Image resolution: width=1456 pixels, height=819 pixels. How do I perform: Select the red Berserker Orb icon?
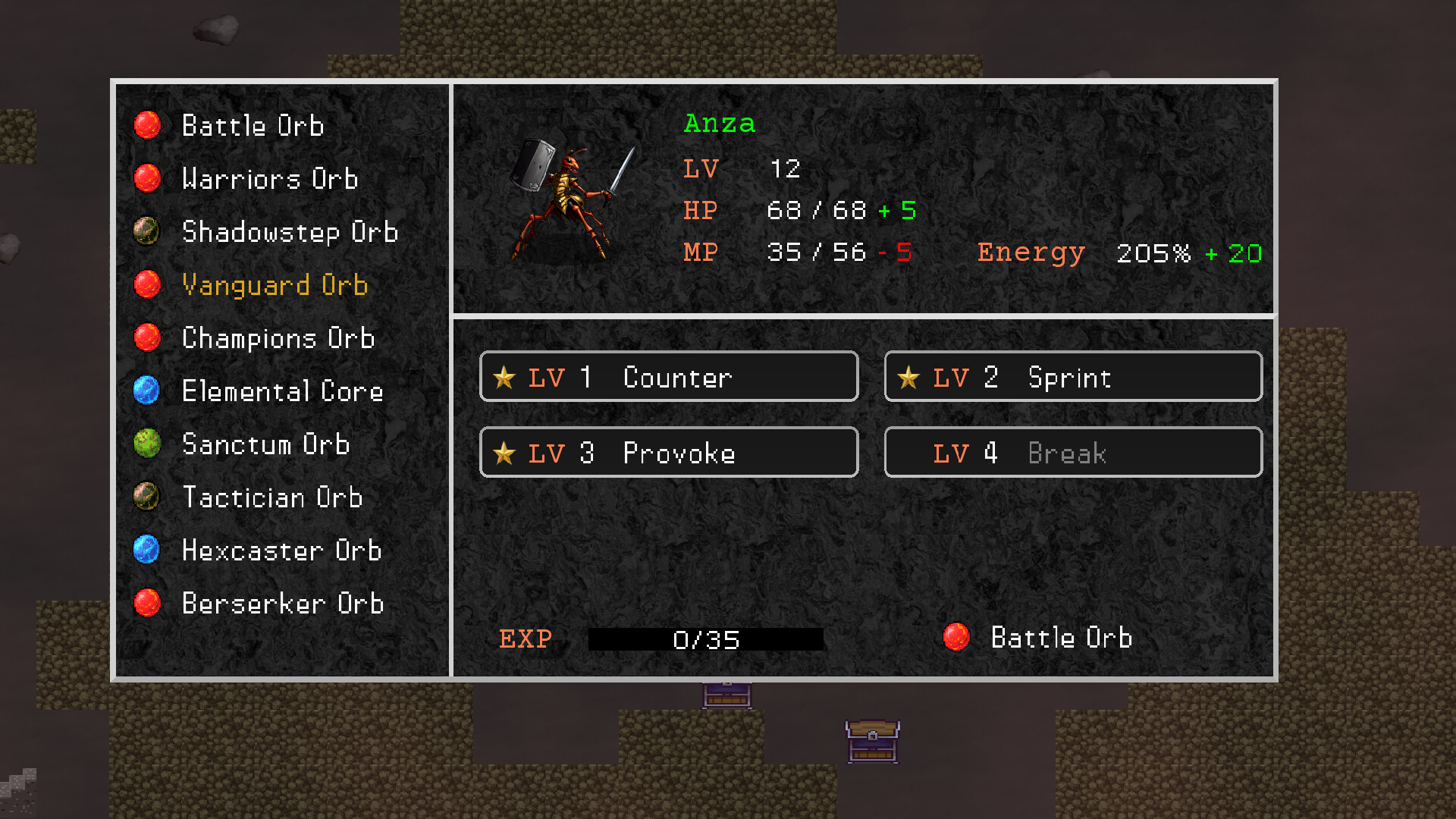pyautogui.click(x=148, y=603)
